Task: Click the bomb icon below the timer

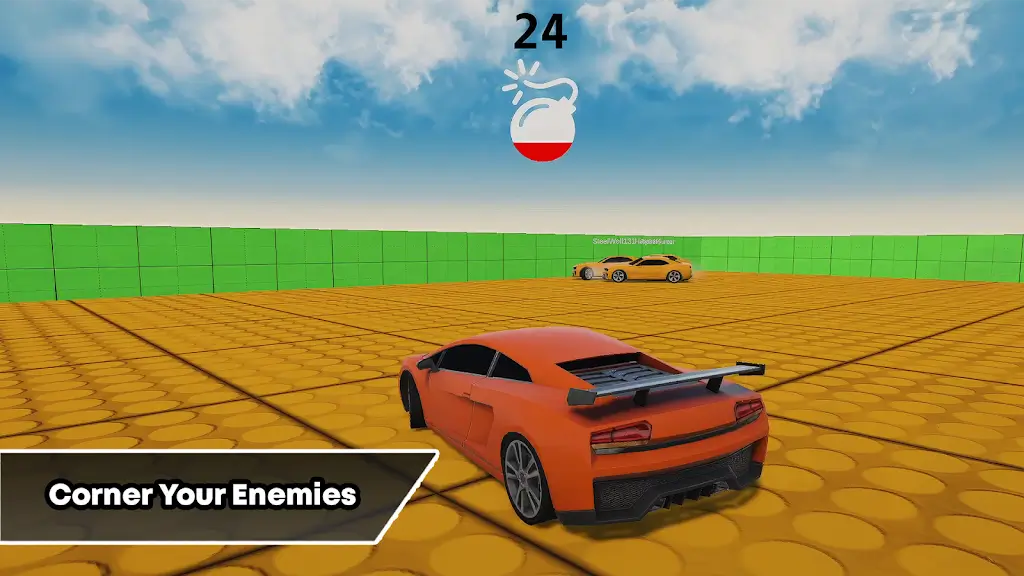Action: click(x=540, y=121)
